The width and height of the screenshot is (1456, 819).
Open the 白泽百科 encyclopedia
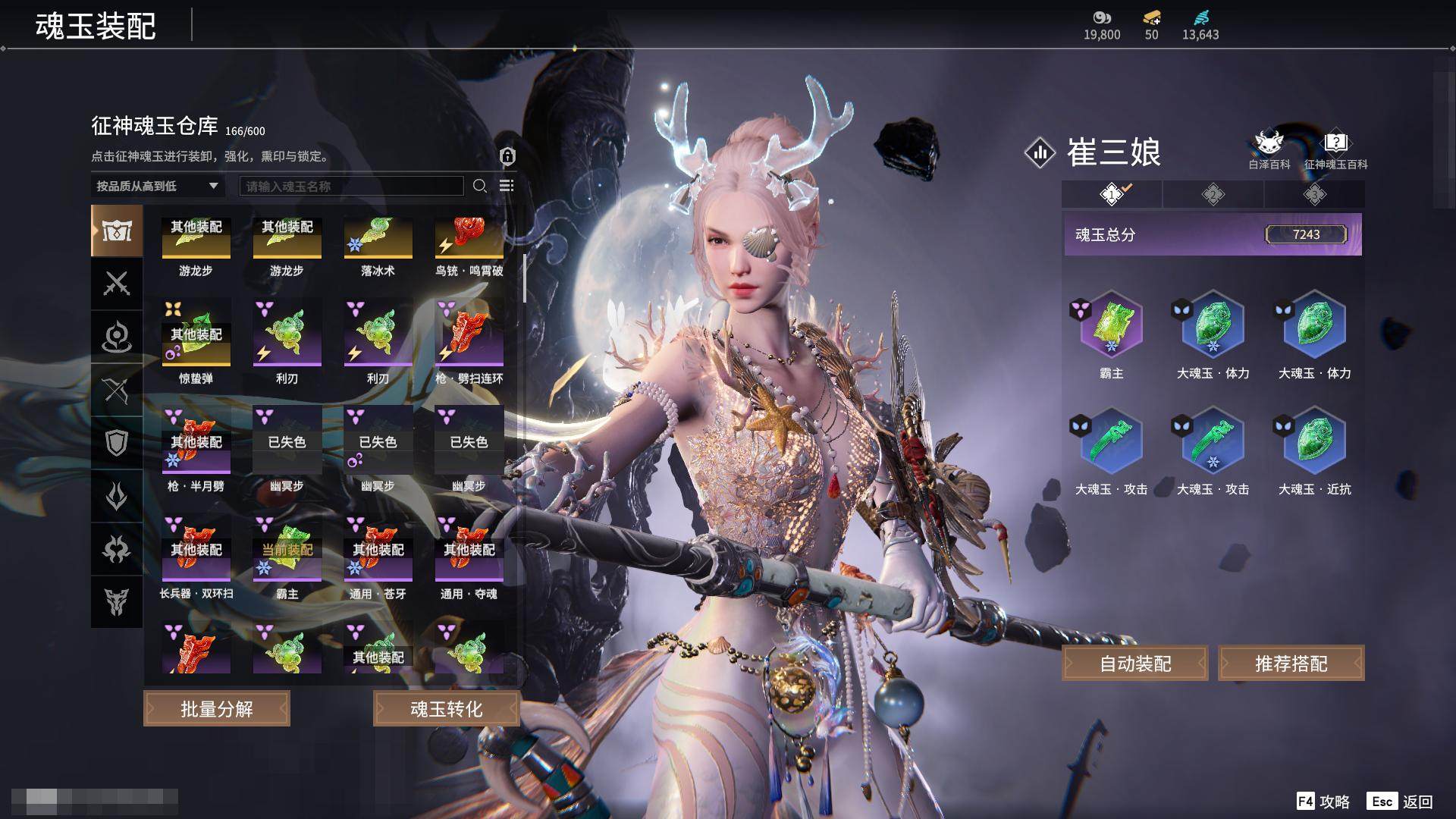[1269, 150]
